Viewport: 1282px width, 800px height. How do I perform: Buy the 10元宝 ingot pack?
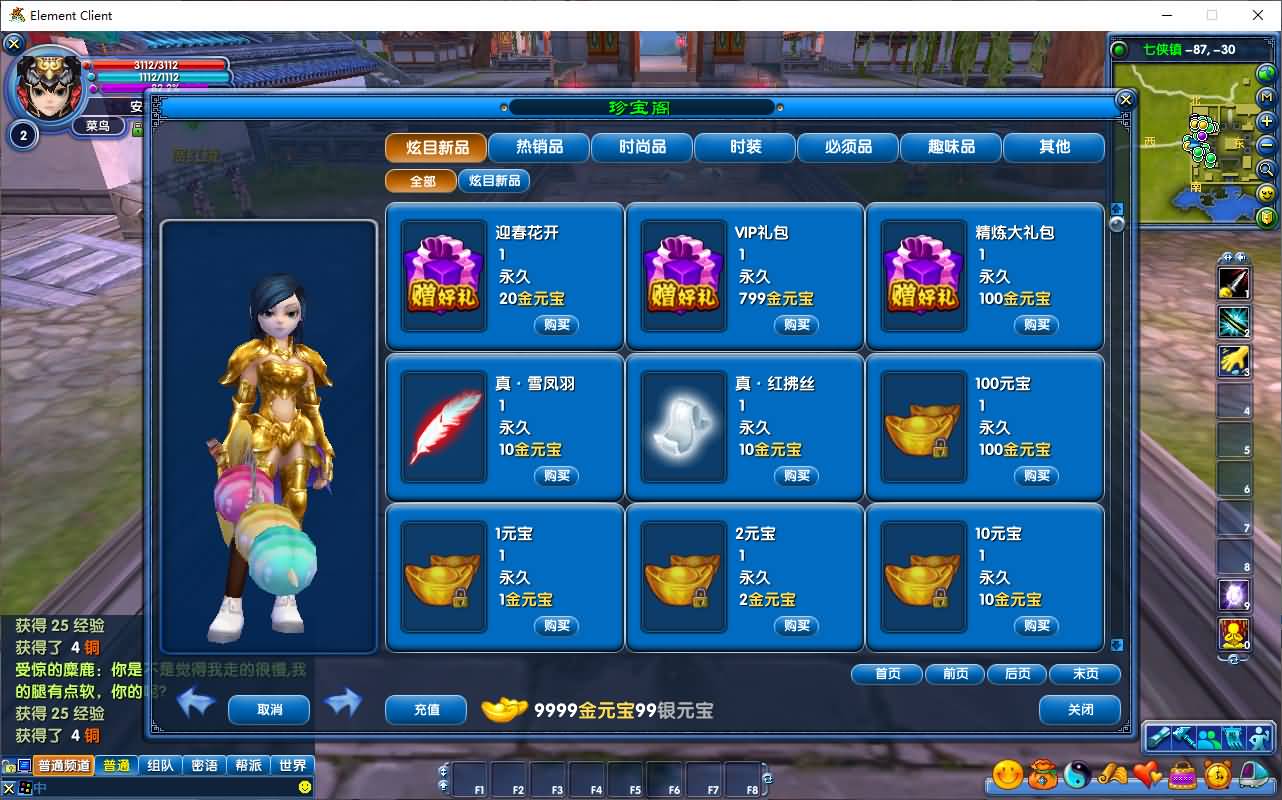coord(1036,626)
